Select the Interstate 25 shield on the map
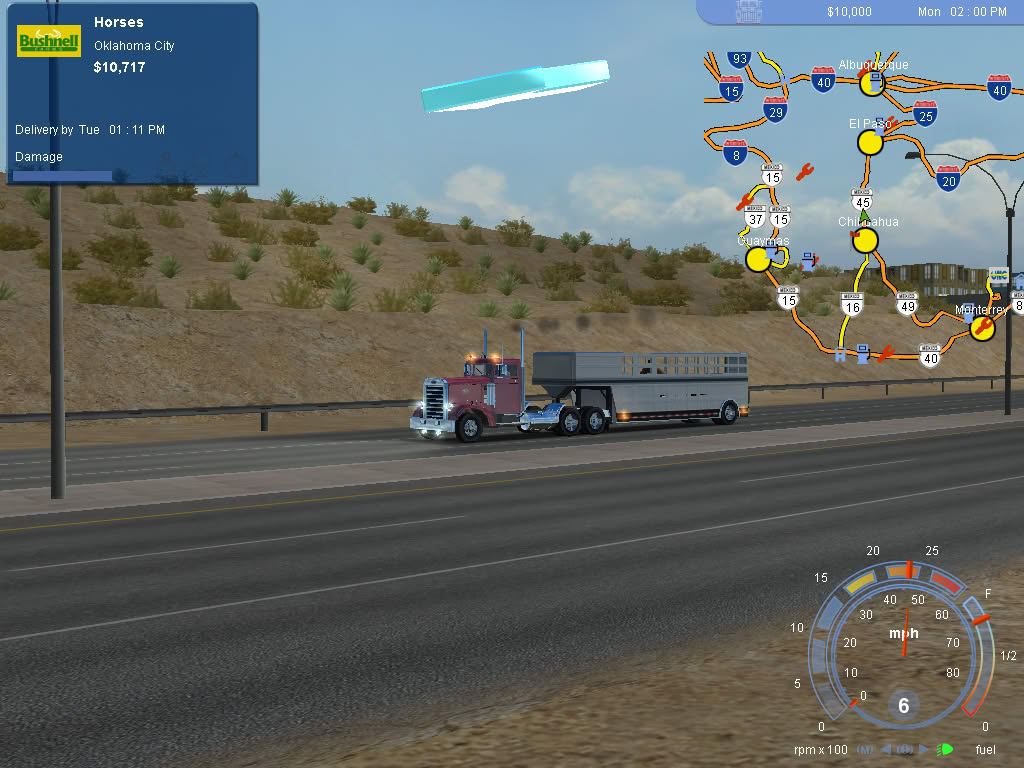Image resolution: width=1024 pixels, height=768 pixels. (x=925, y=113)
